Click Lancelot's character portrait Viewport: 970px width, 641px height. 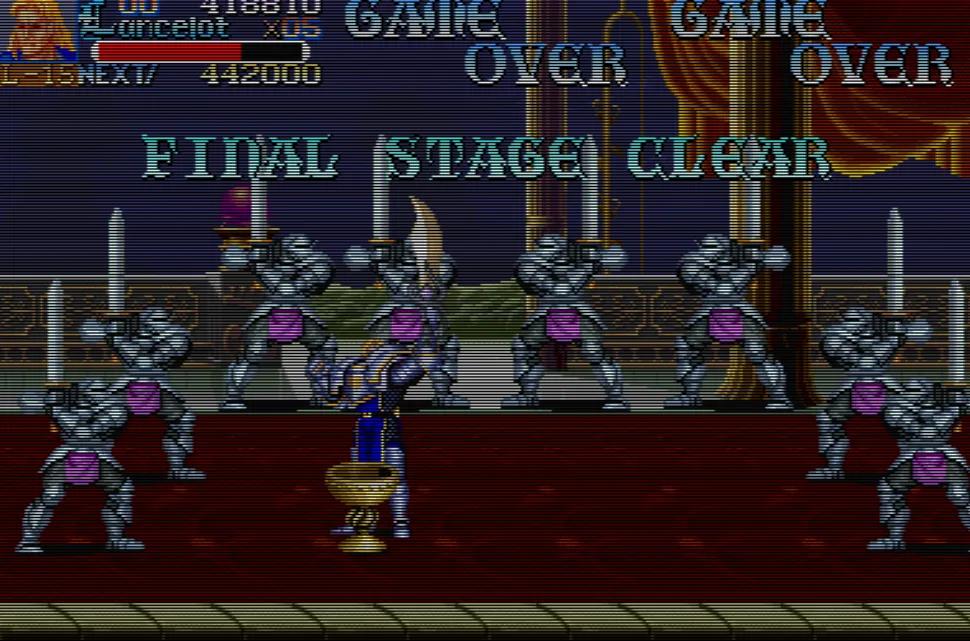click(x=40, y=30)
